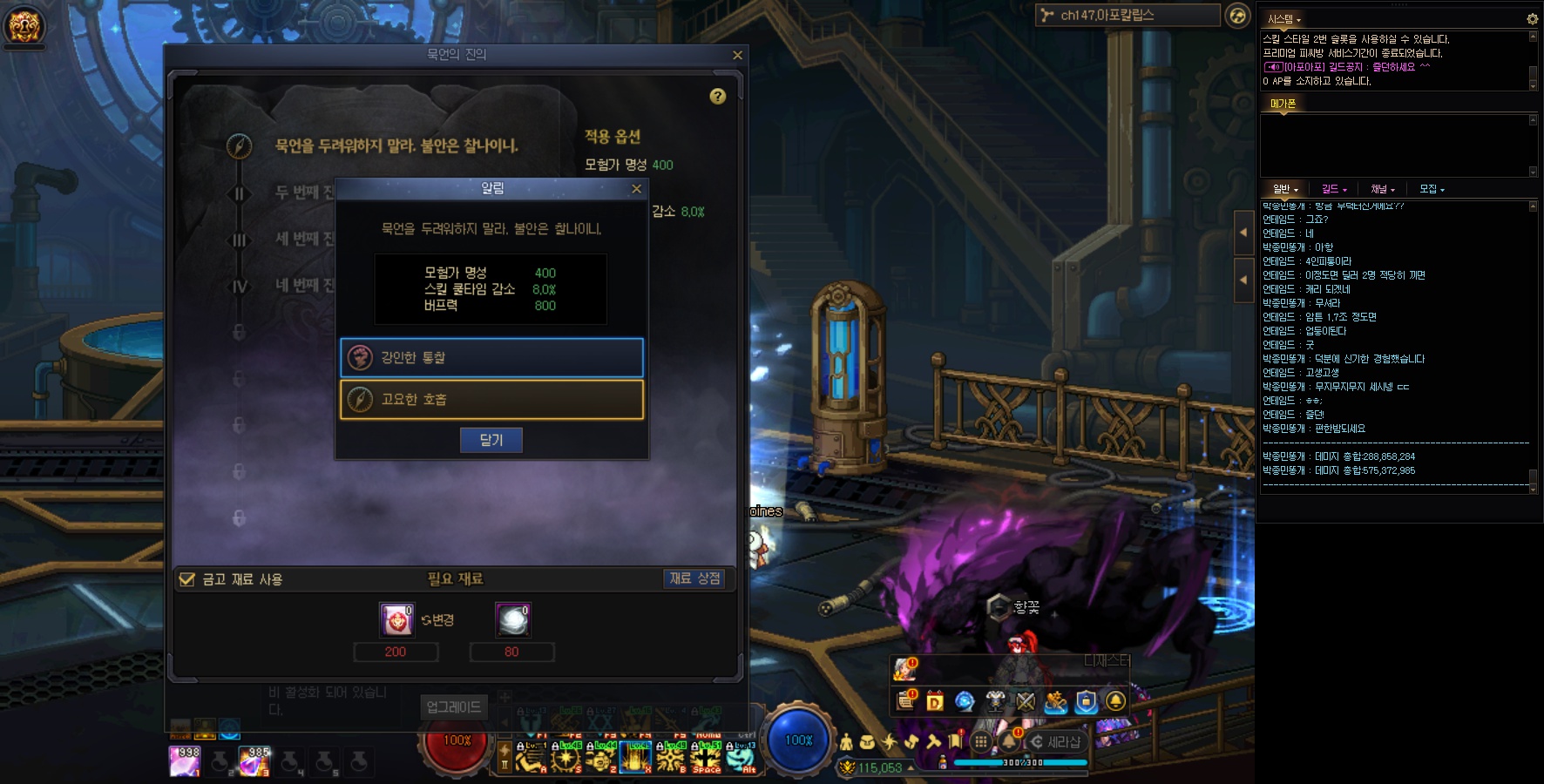Use the quick slot item with 998 count
This screenshot has height=784, width=1544.
(x=185, y=761)
